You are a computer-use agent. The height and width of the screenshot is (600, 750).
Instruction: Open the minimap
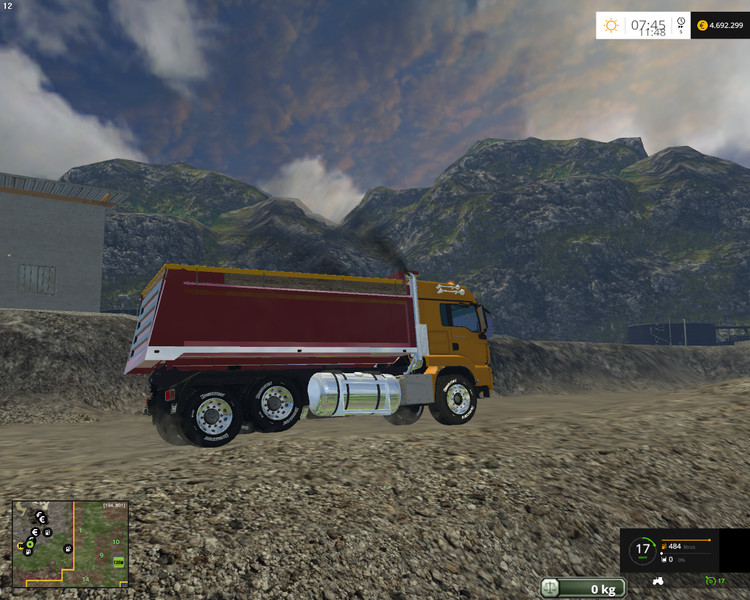pos(70,543)
